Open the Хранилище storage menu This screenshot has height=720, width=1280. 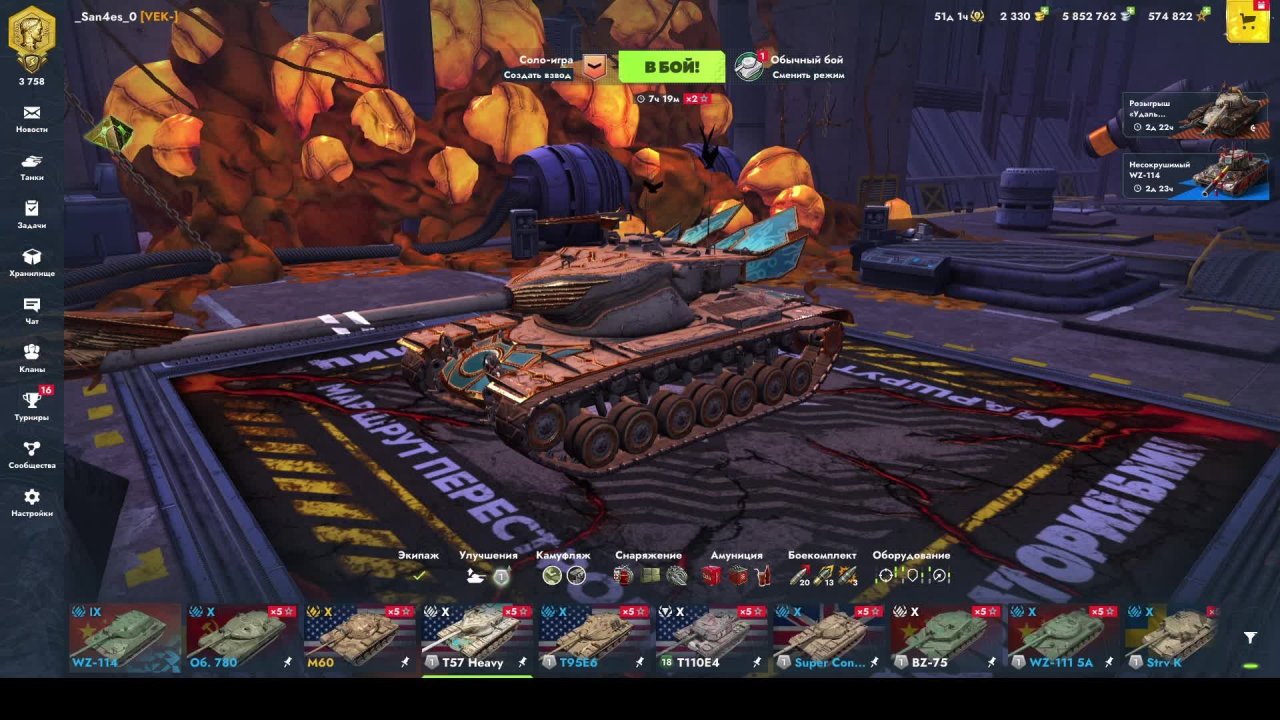32,262
